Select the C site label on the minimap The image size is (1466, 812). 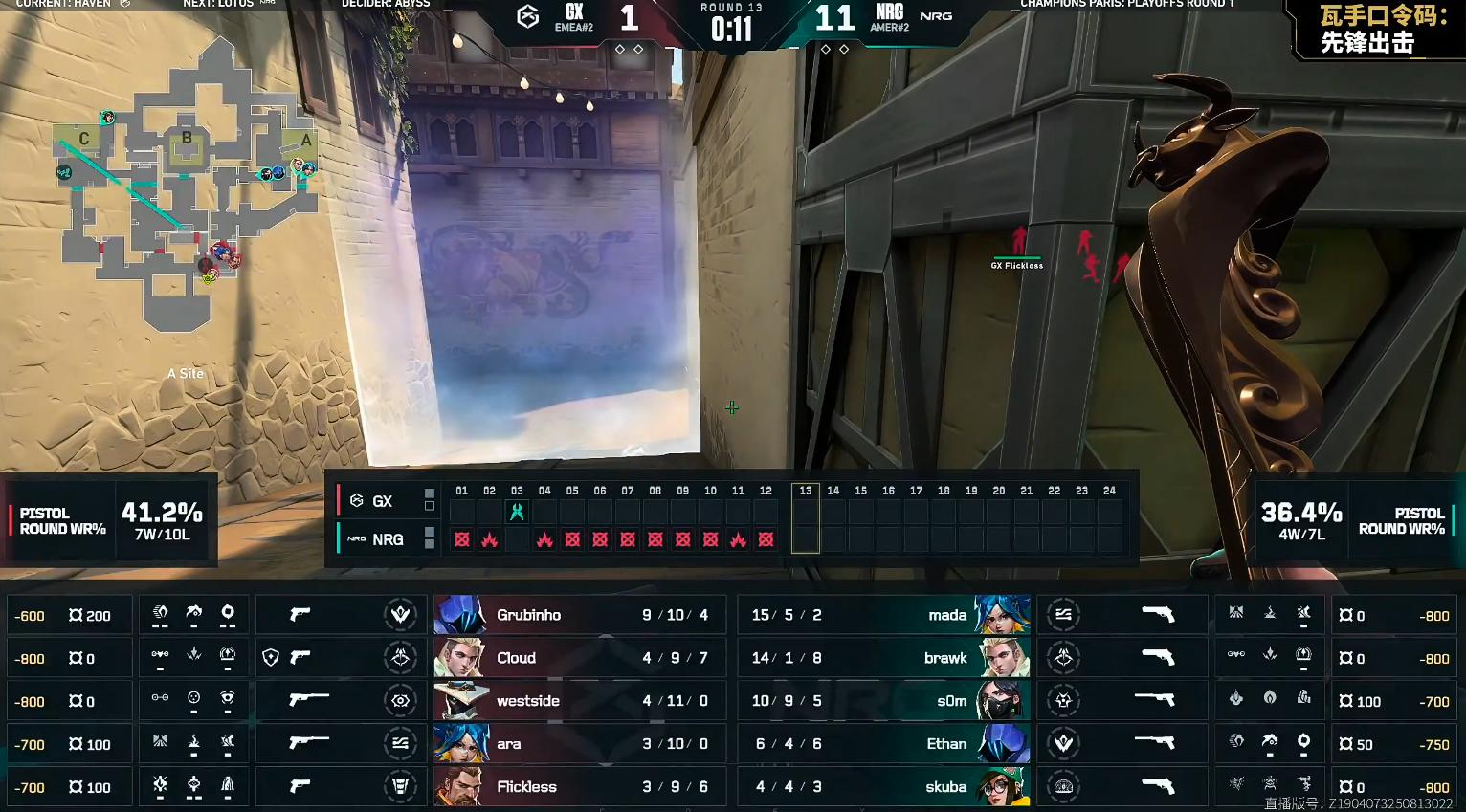(x=84, y=139)
